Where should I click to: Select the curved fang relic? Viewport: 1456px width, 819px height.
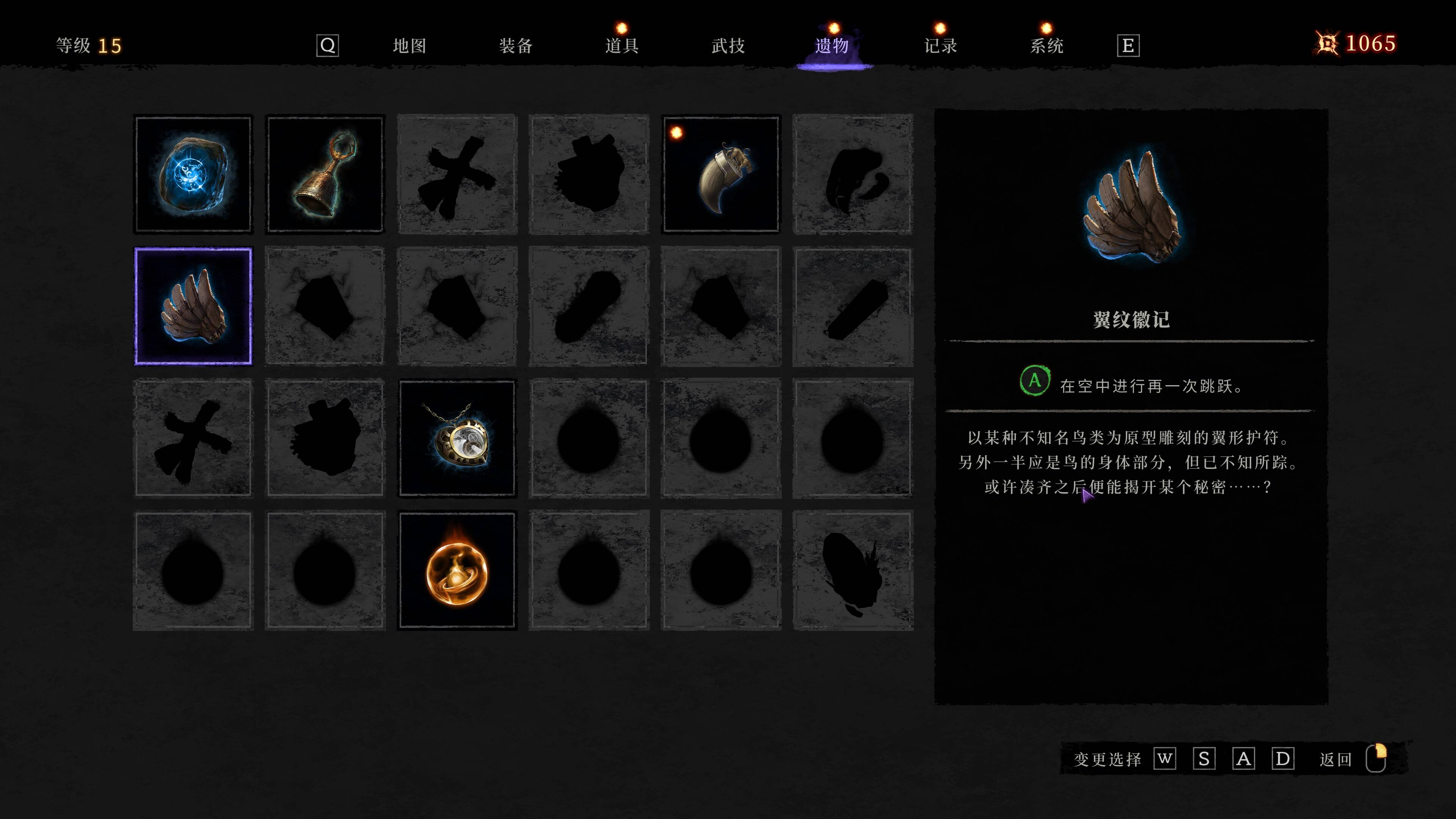(x=721, y=174)
